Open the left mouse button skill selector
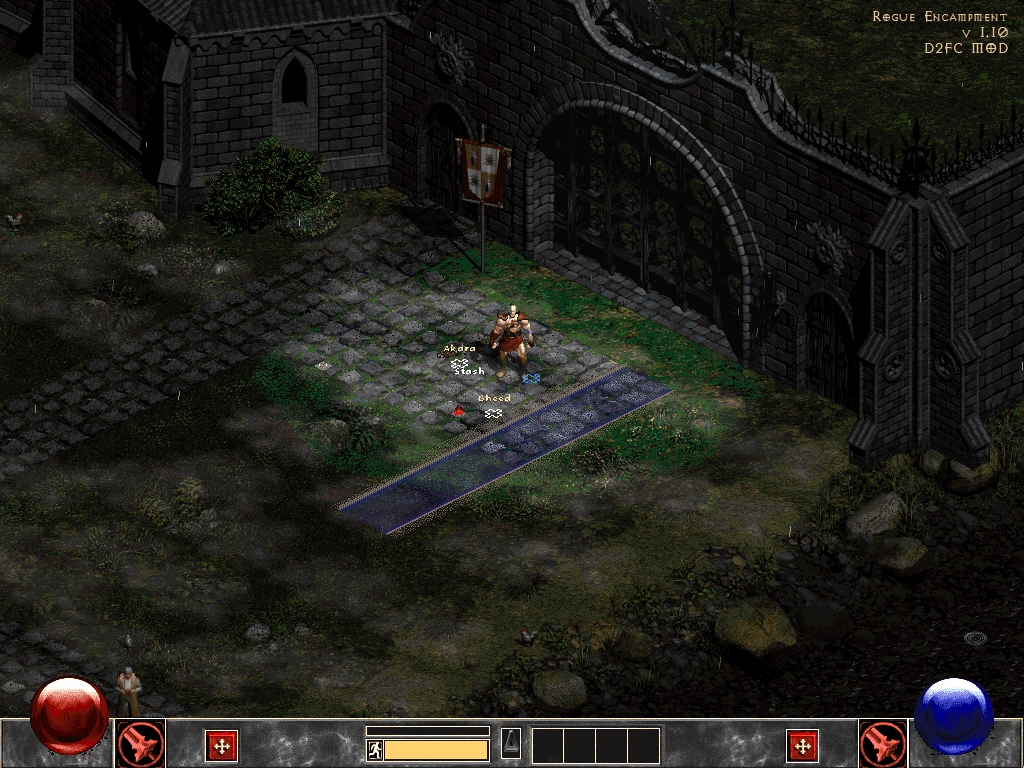 coord(140,744)
